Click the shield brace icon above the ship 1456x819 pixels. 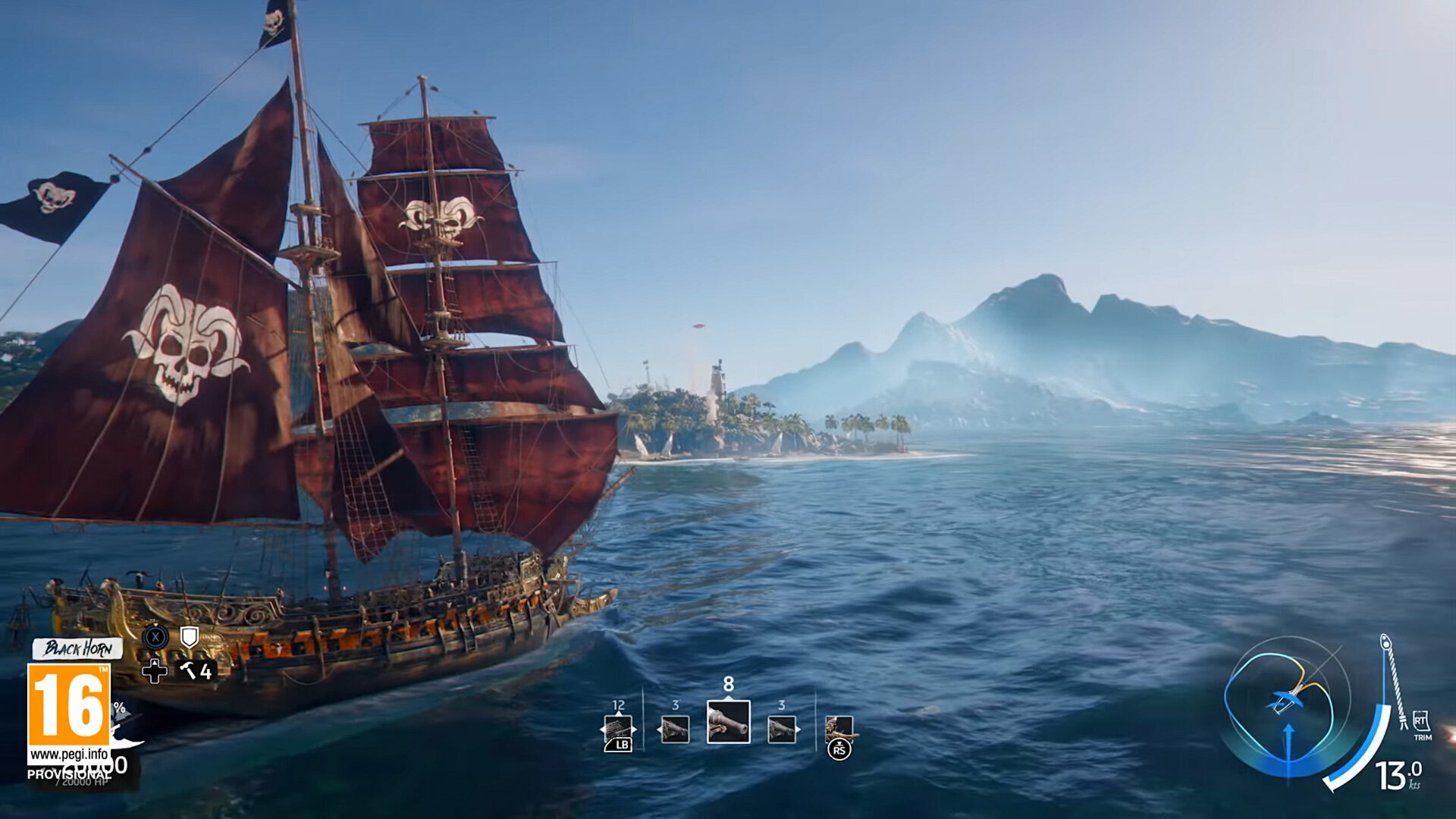190,638
